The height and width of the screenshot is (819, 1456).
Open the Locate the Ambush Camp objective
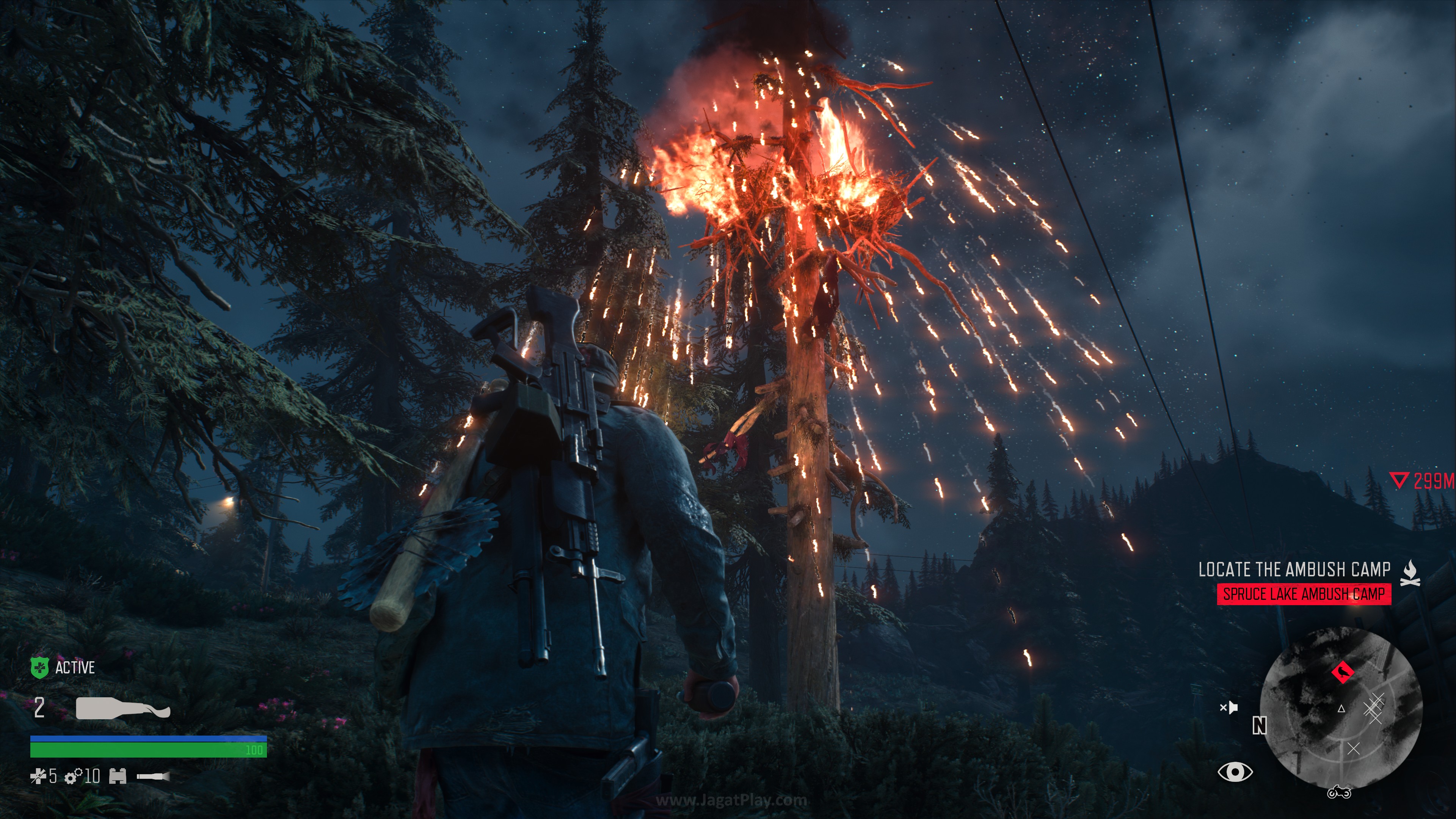click(x=1294, y=569)
